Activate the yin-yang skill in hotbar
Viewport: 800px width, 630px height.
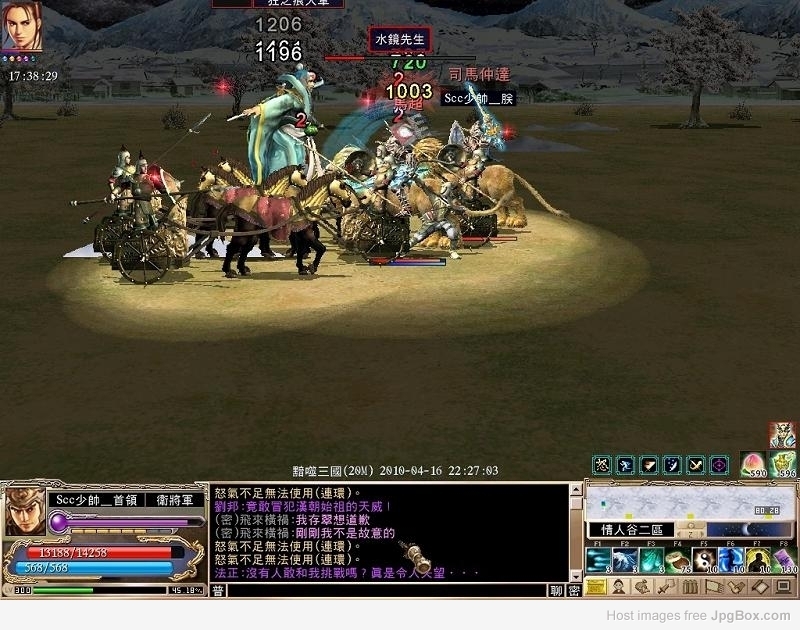[704, 561]
